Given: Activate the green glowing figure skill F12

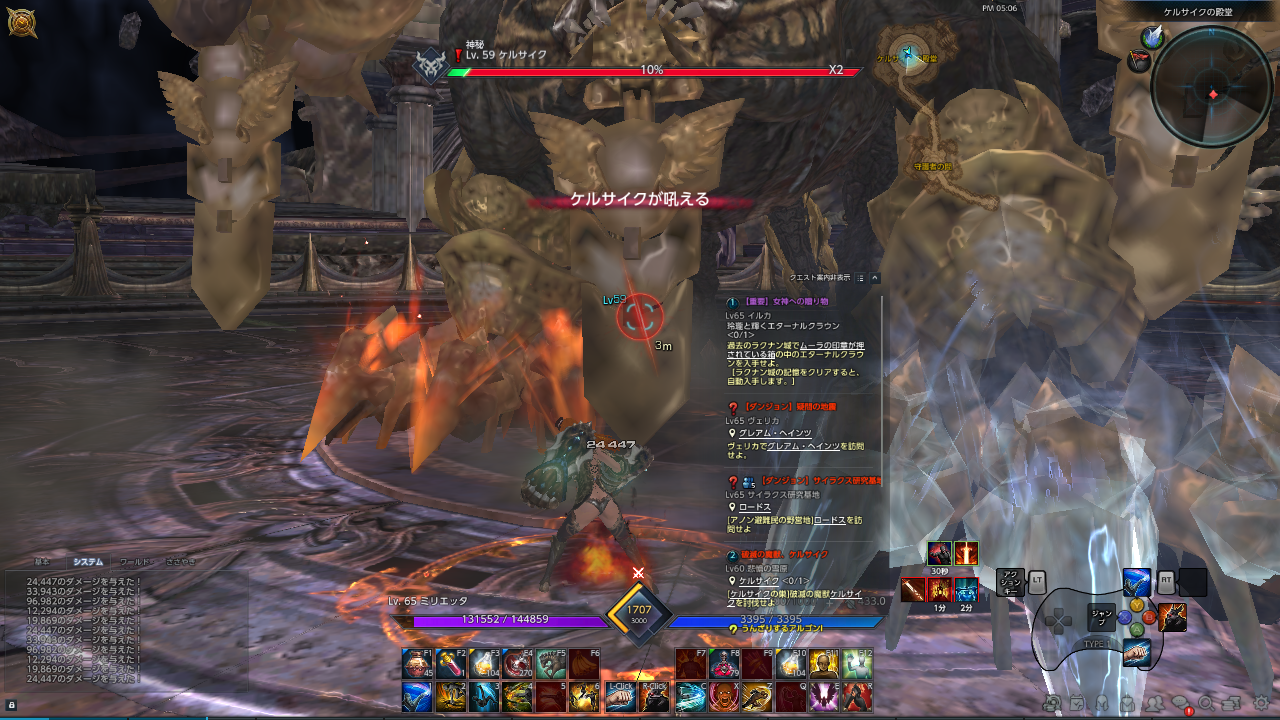Looking at the screenshot, I should (x=857, y=664).
